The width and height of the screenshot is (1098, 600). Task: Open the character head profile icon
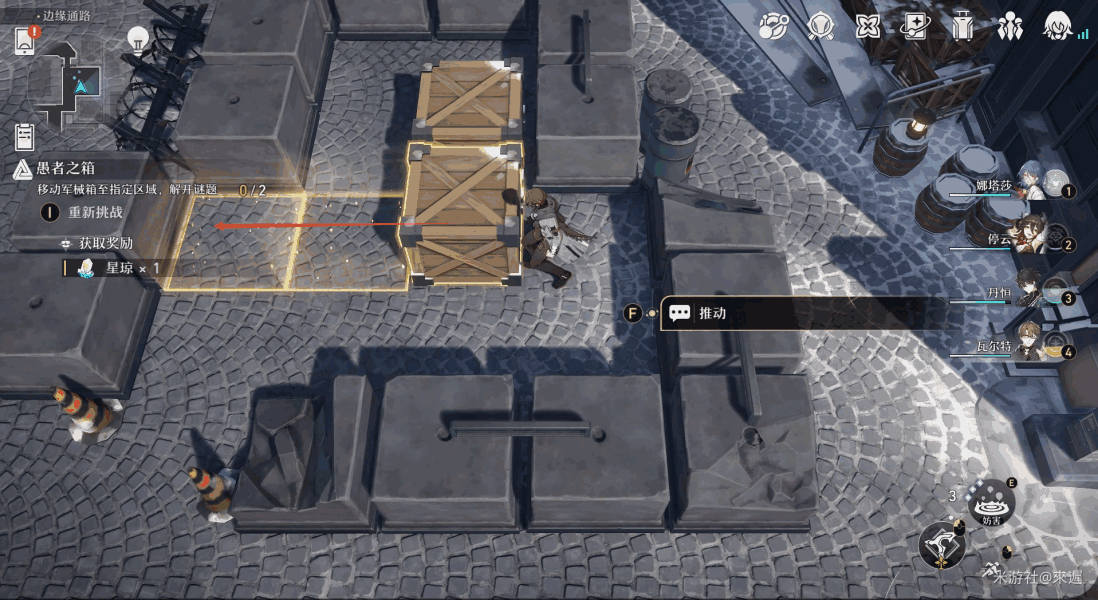point(1057,26)
